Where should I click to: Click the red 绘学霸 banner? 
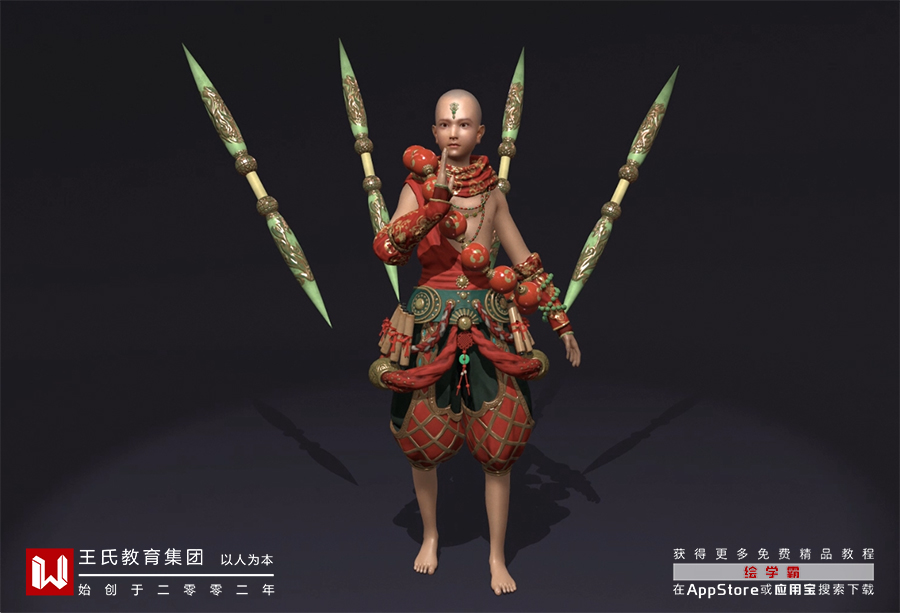772,572
